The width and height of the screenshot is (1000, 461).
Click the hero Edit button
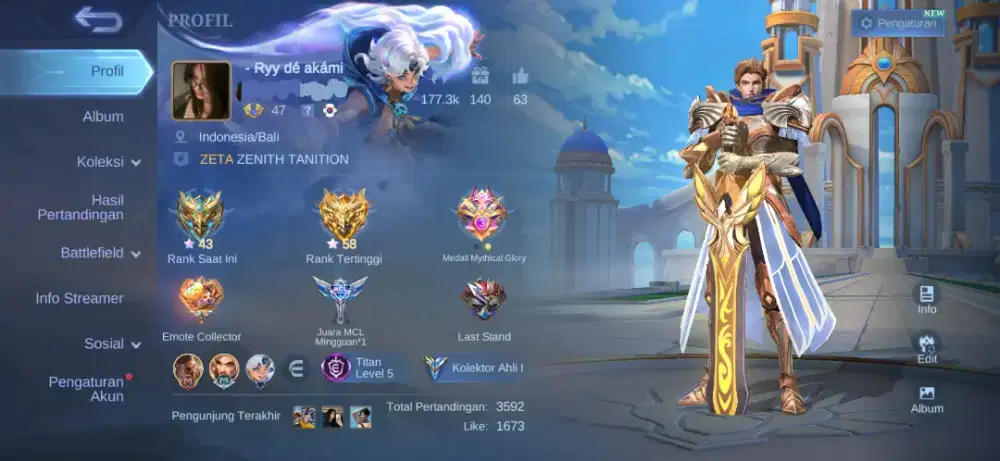pos(927,347)
